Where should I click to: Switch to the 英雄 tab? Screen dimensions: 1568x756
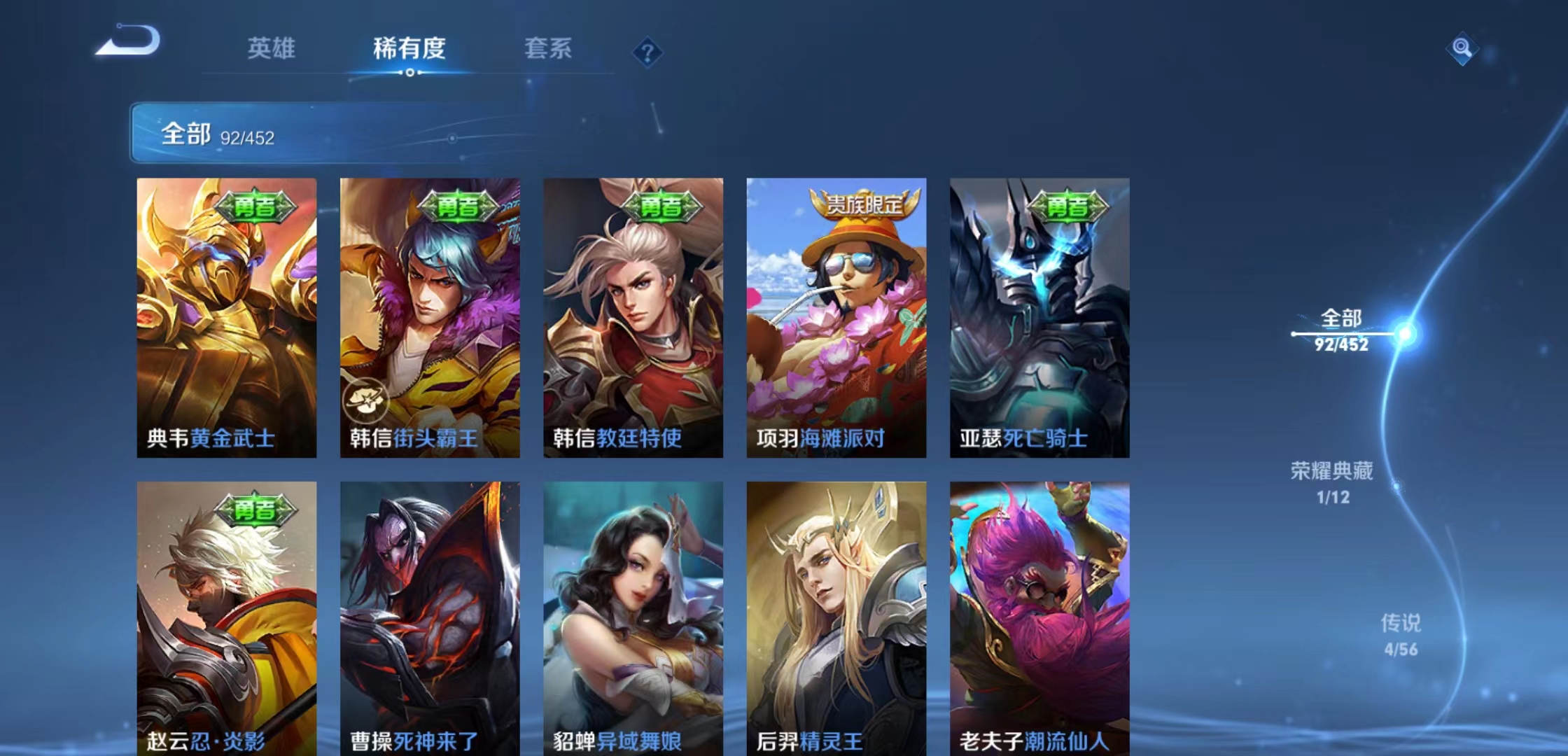(x=272, y=49)
